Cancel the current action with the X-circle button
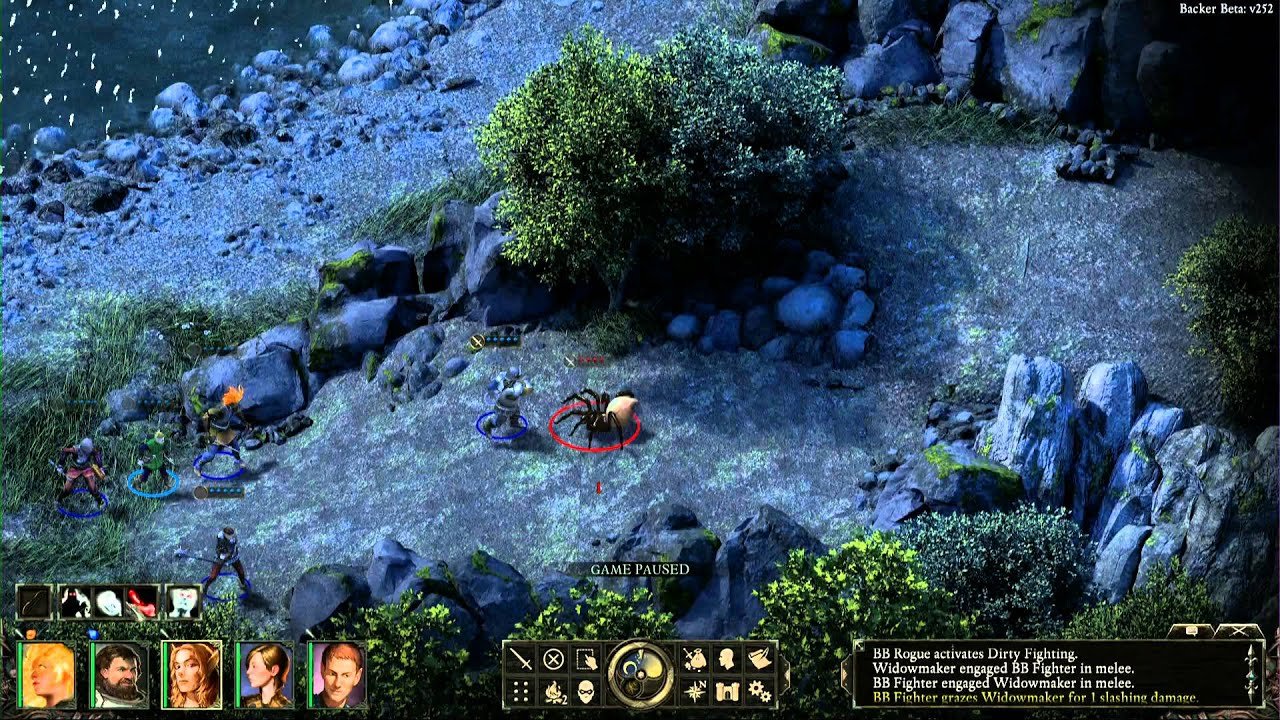Viewport: 1280px width, 720px height. click(x=553, y=659)
